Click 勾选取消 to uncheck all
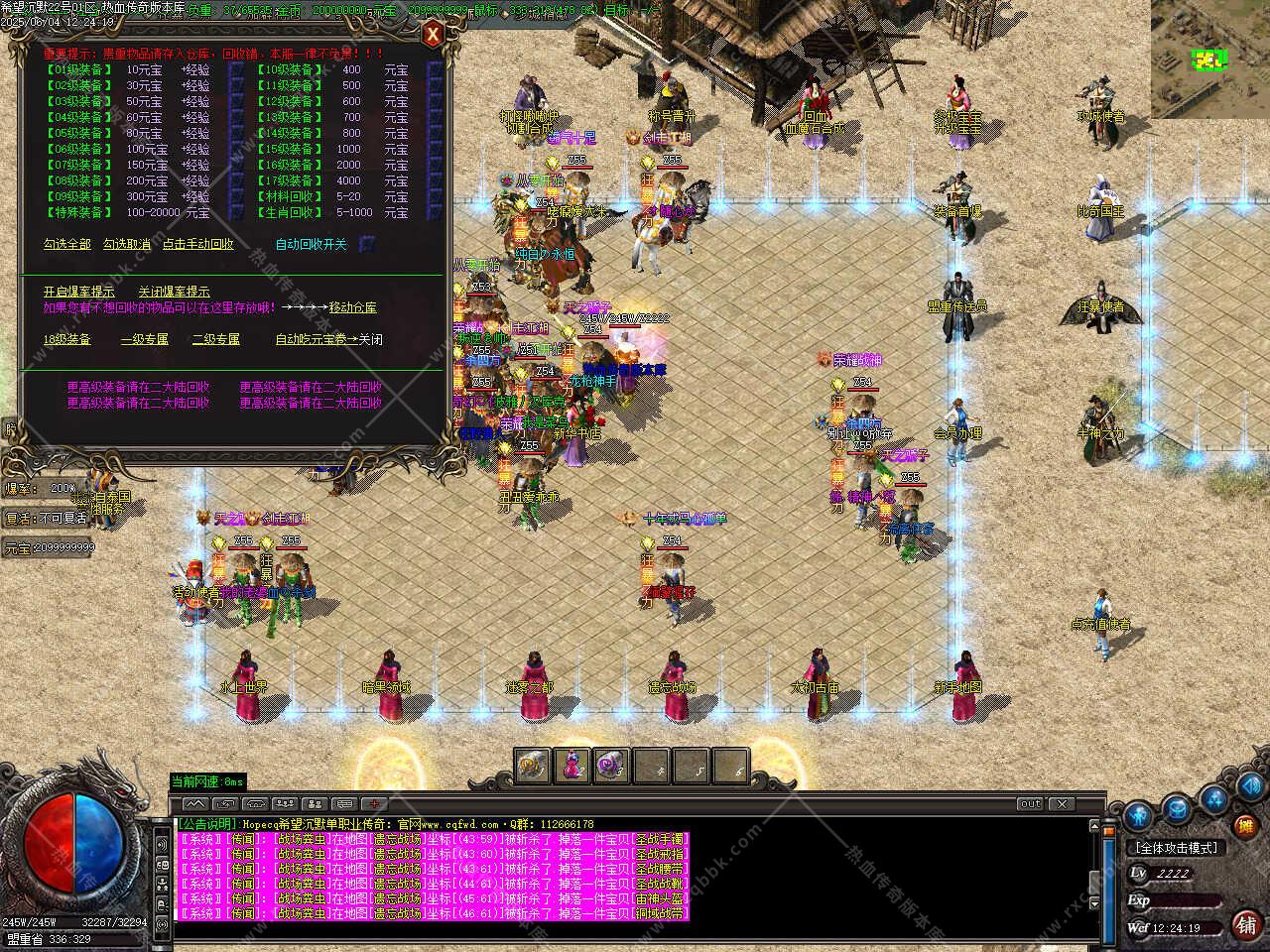The height and width of the screenshot is (952, 1270). click(x=127, y=244)
